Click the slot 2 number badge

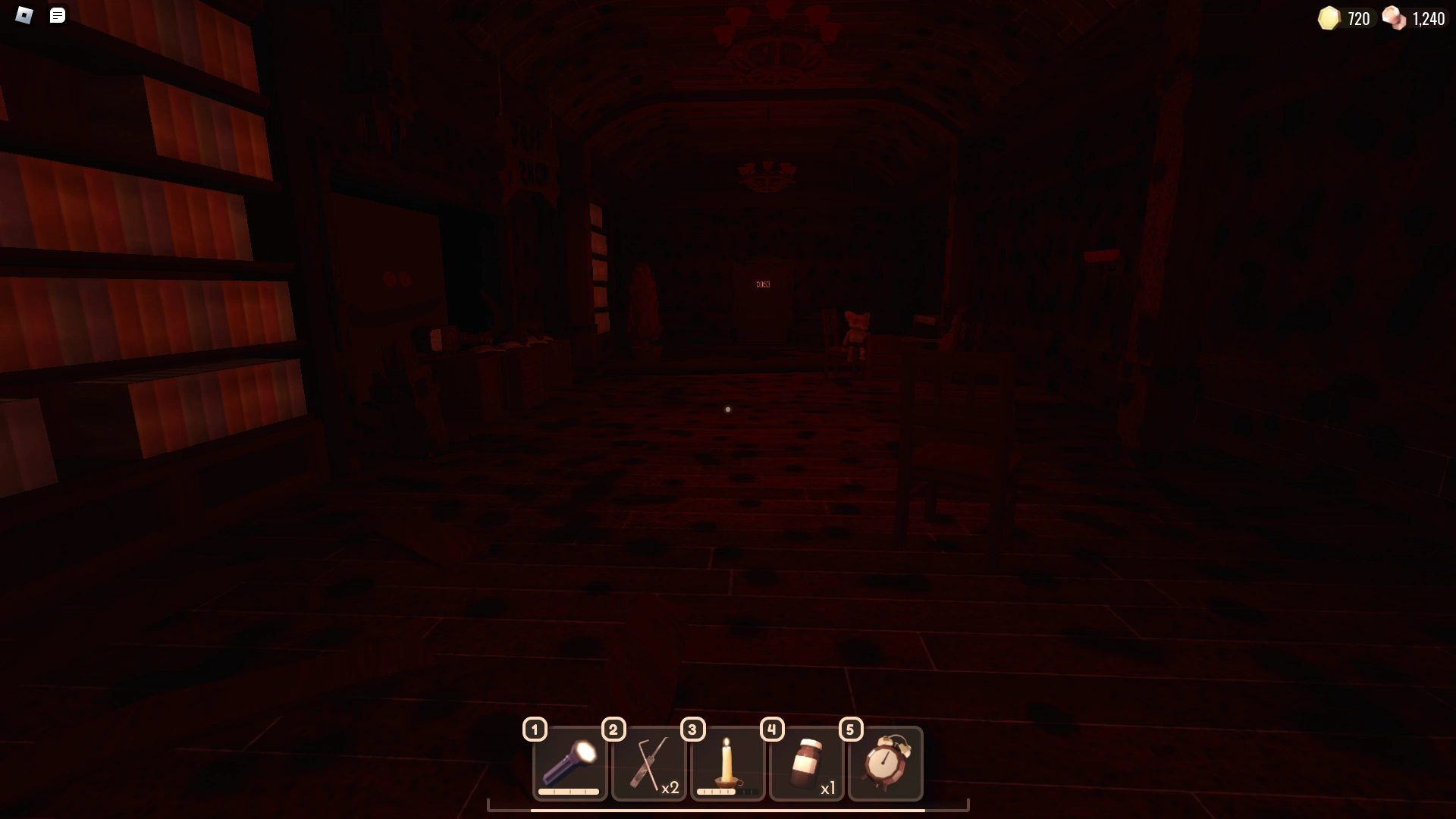pyautogui.click(x=613, y=729)
